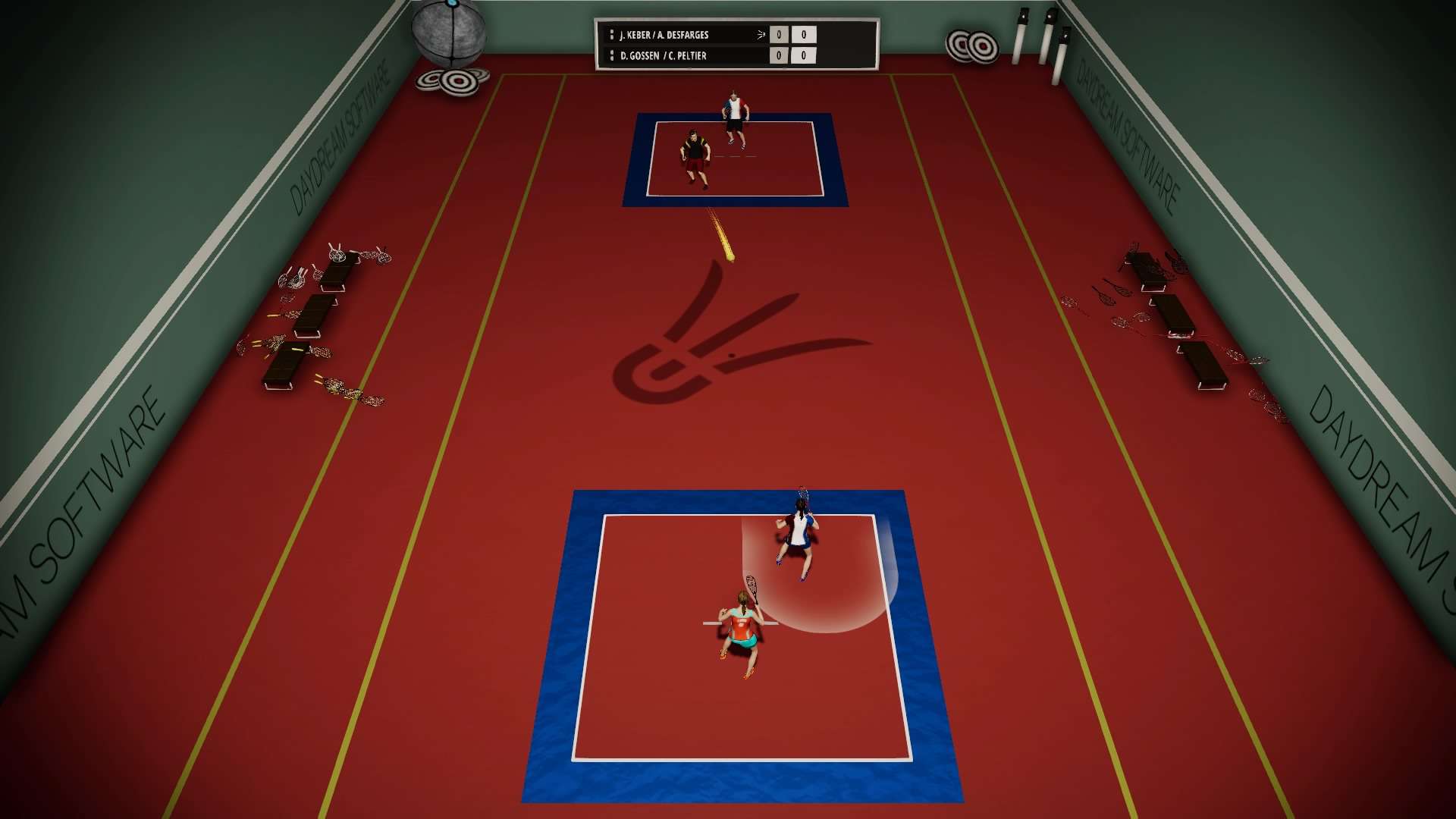Select the J. KEBER / A. DESFARGES name label
This screenshot has width=1456, height=819.
click(x=665, y=34)
